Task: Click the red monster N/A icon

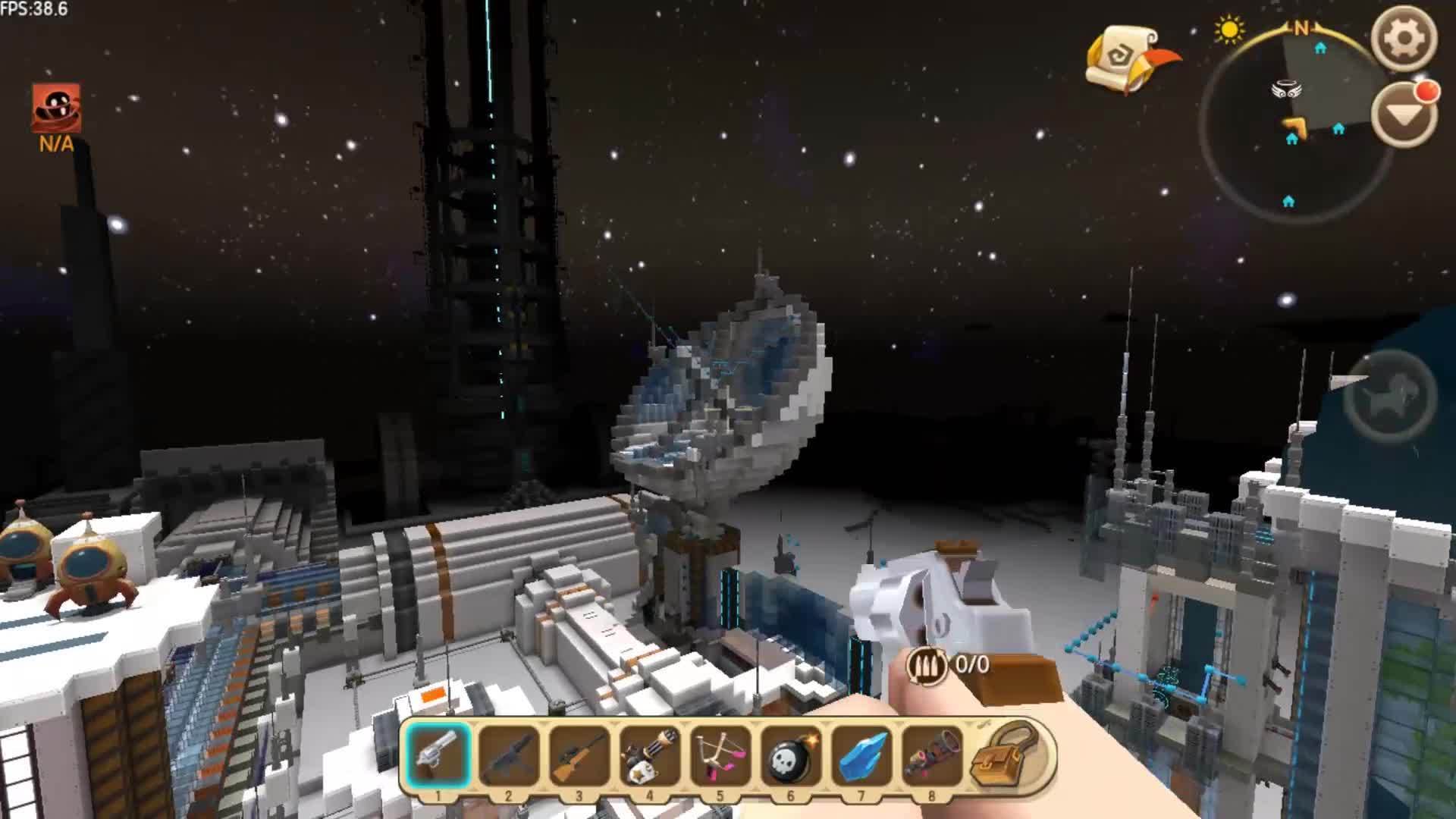Action: (56, 109)
